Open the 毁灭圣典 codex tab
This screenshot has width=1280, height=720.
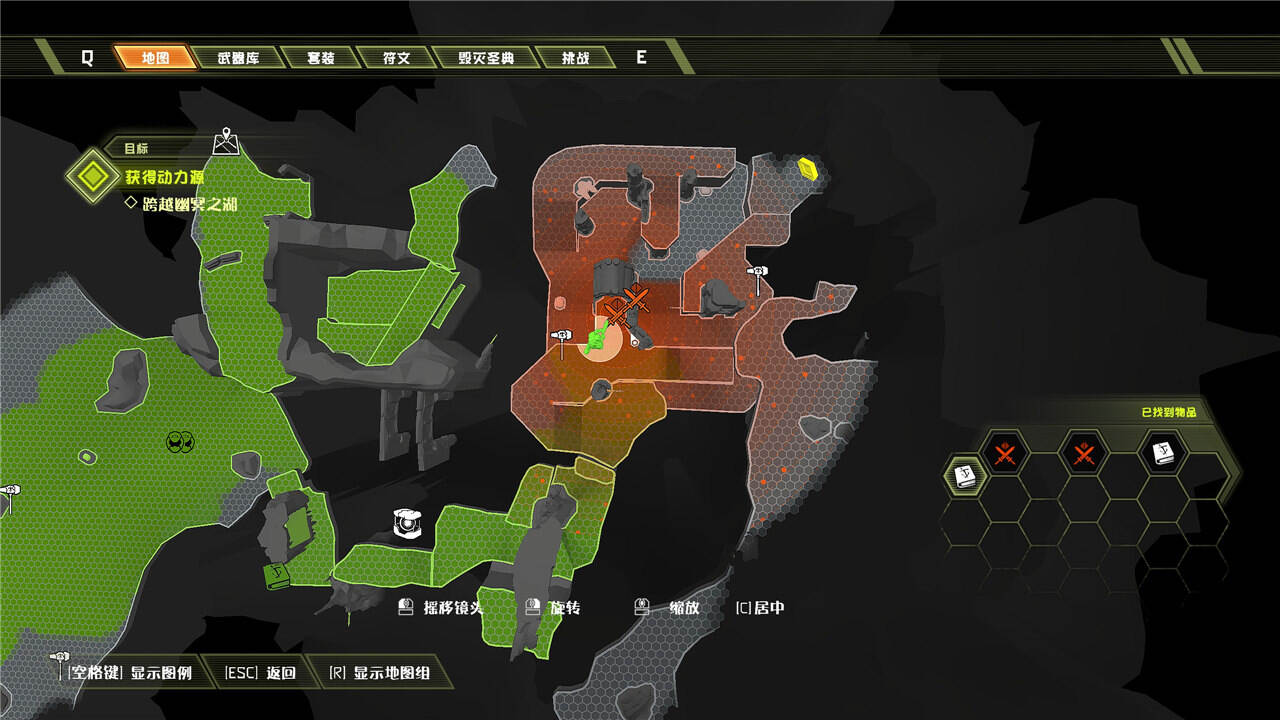point(487,57)
